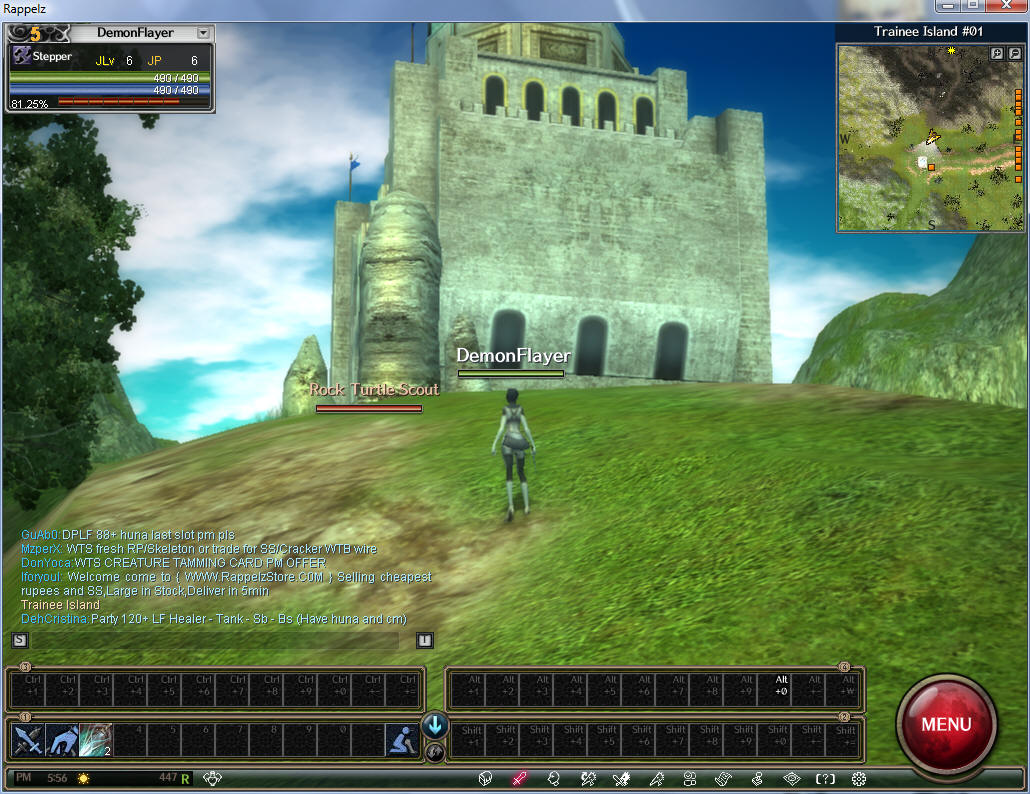The image size is (1030, 794).
Task: Click the green R indicator on status bar
Action: point(186,778)
